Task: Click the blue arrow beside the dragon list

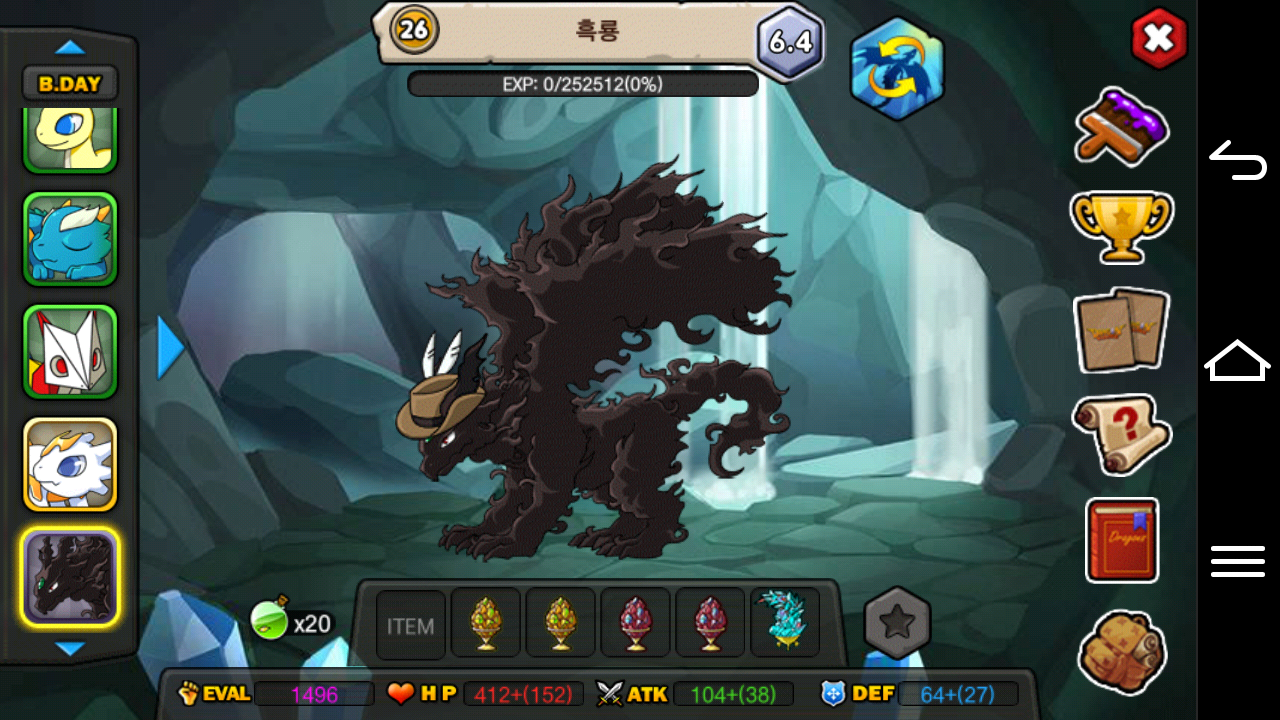Action: pos(171,348)
